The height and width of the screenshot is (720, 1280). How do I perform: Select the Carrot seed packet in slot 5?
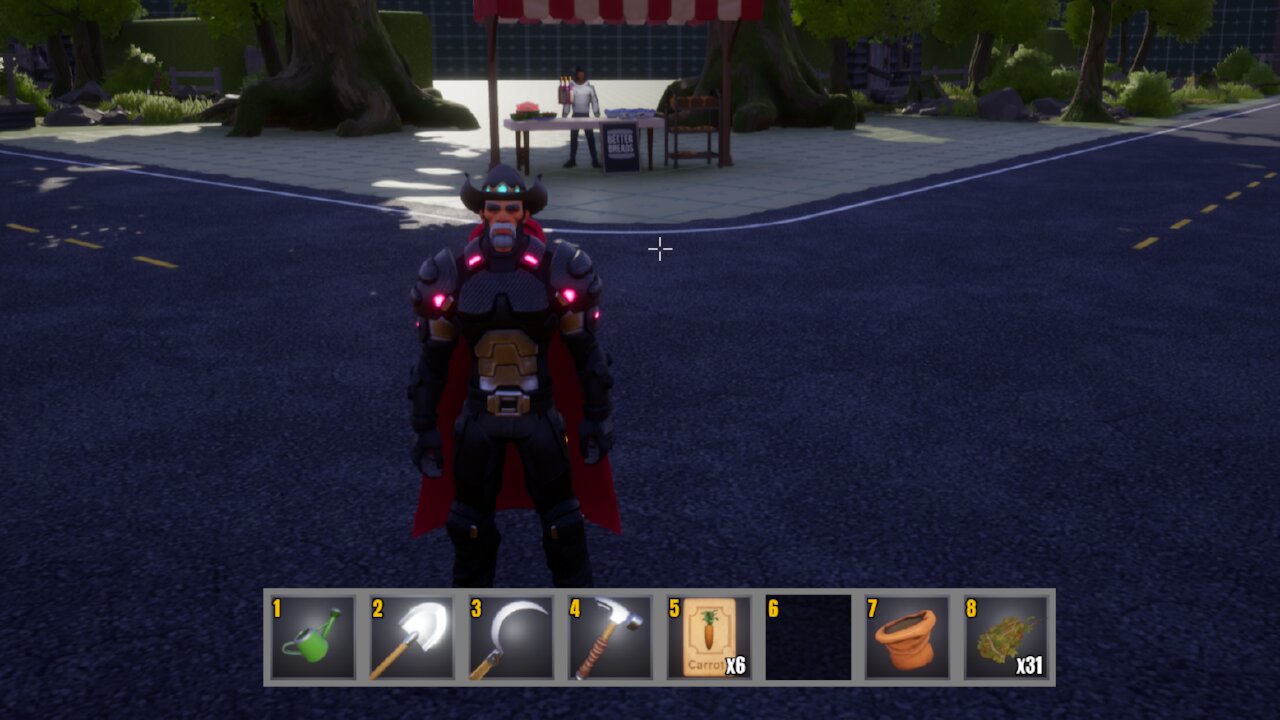coord(709,637)
